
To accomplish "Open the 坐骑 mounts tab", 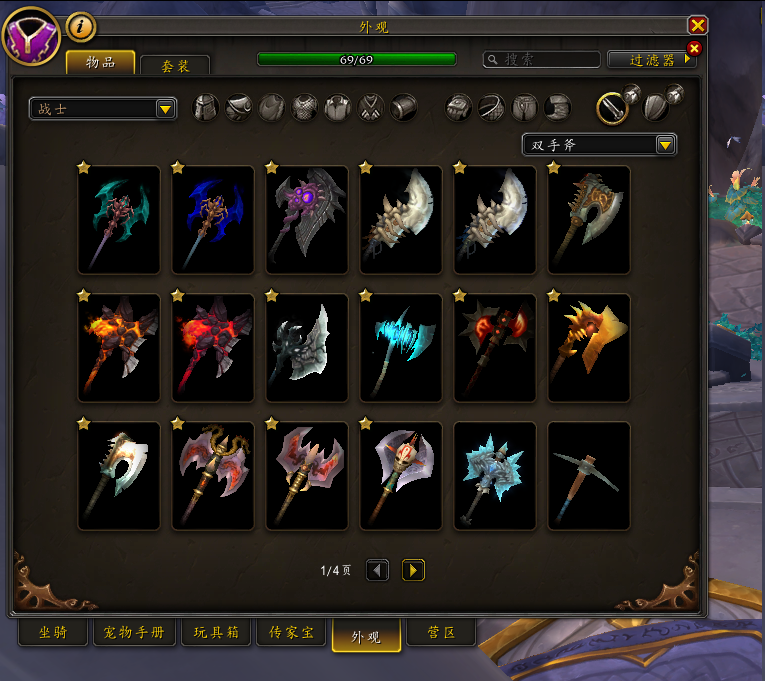I will click(54, 633).
